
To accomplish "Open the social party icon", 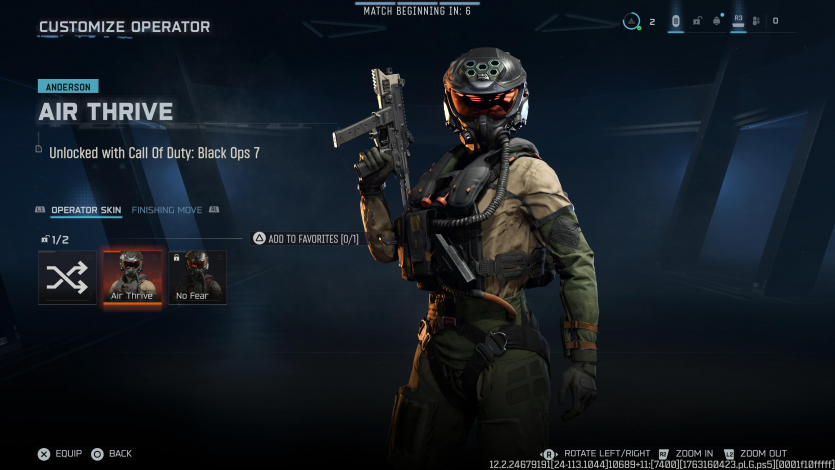I will (756, 20).
